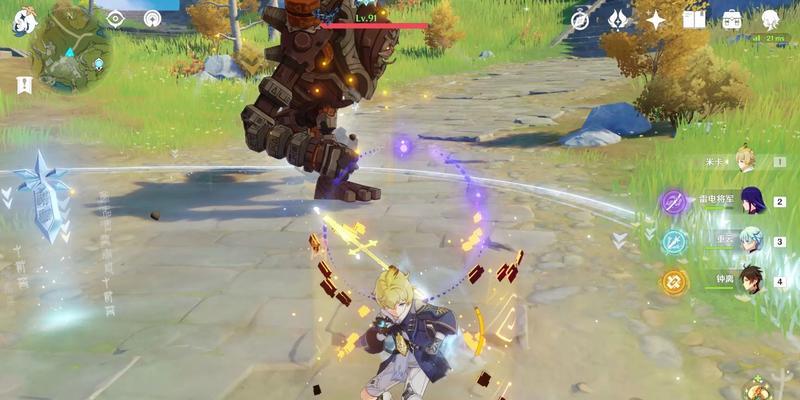Select party member 米卡
The height and width of the screenshot is (400, 800).
[743, 161]
